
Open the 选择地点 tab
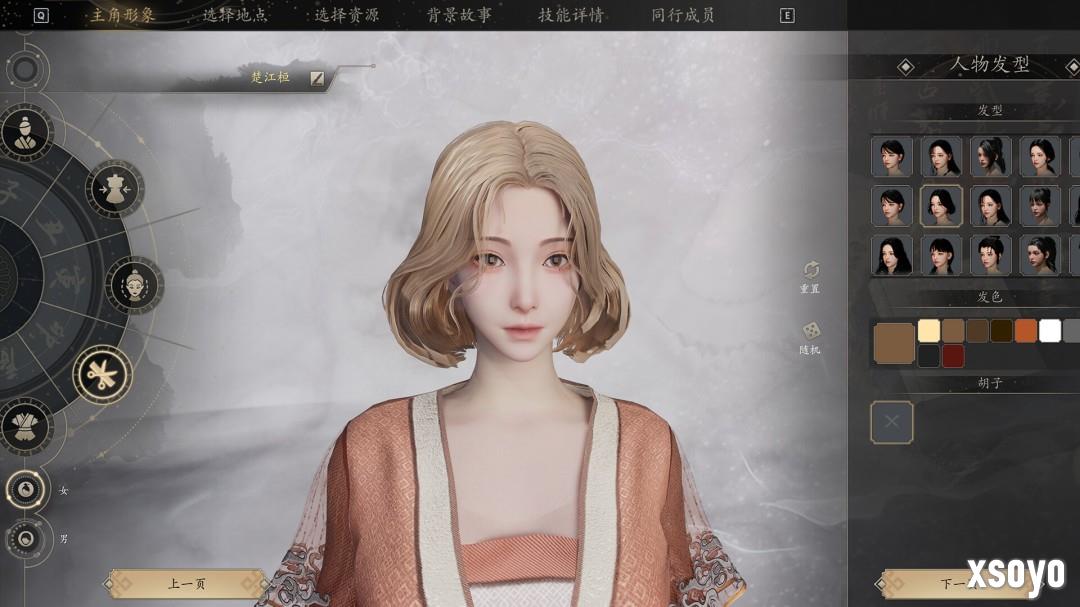click(x=235, y=15)
